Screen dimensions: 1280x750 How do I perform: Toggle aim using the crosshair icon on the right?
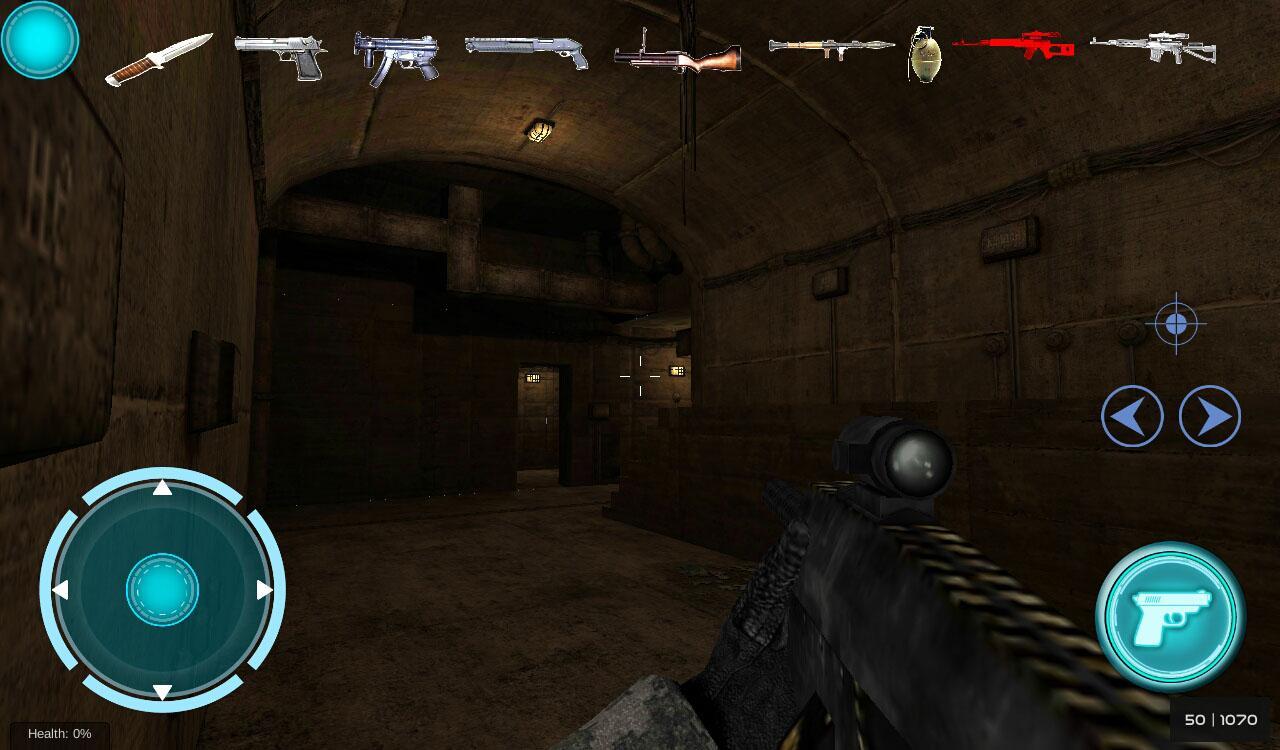tap(1175, 323)
